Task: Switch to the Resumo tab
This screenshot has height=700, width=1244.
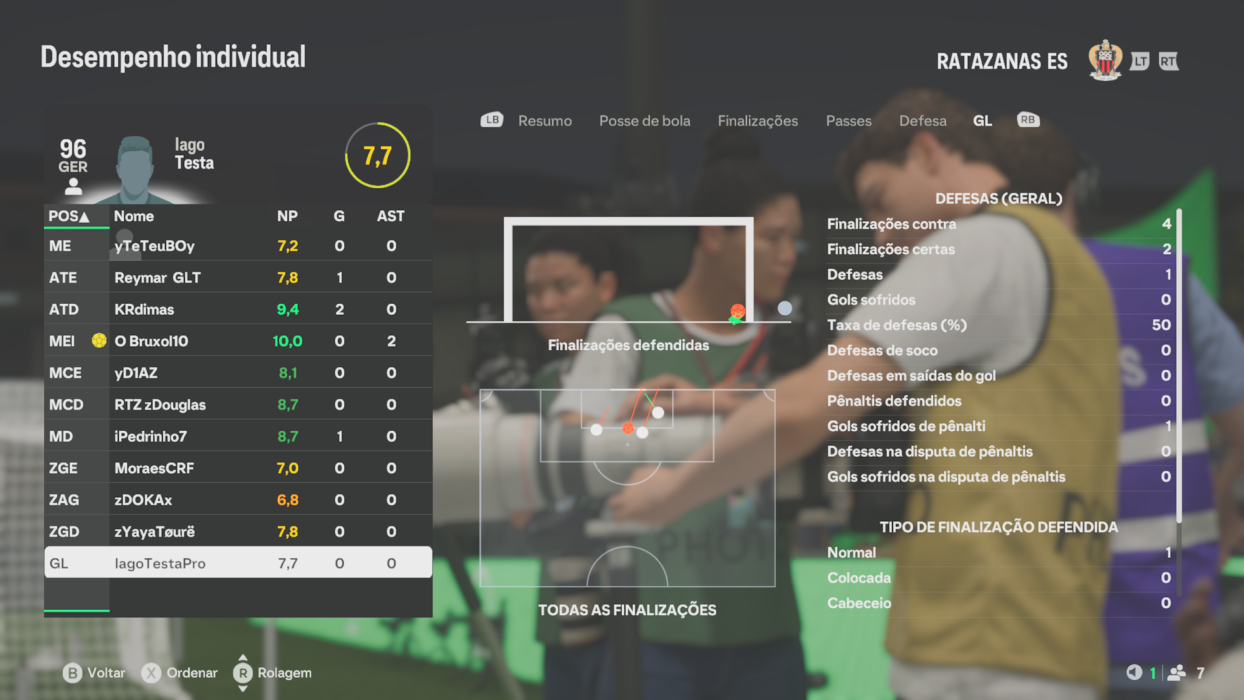Action: click(x=545, y=121)
